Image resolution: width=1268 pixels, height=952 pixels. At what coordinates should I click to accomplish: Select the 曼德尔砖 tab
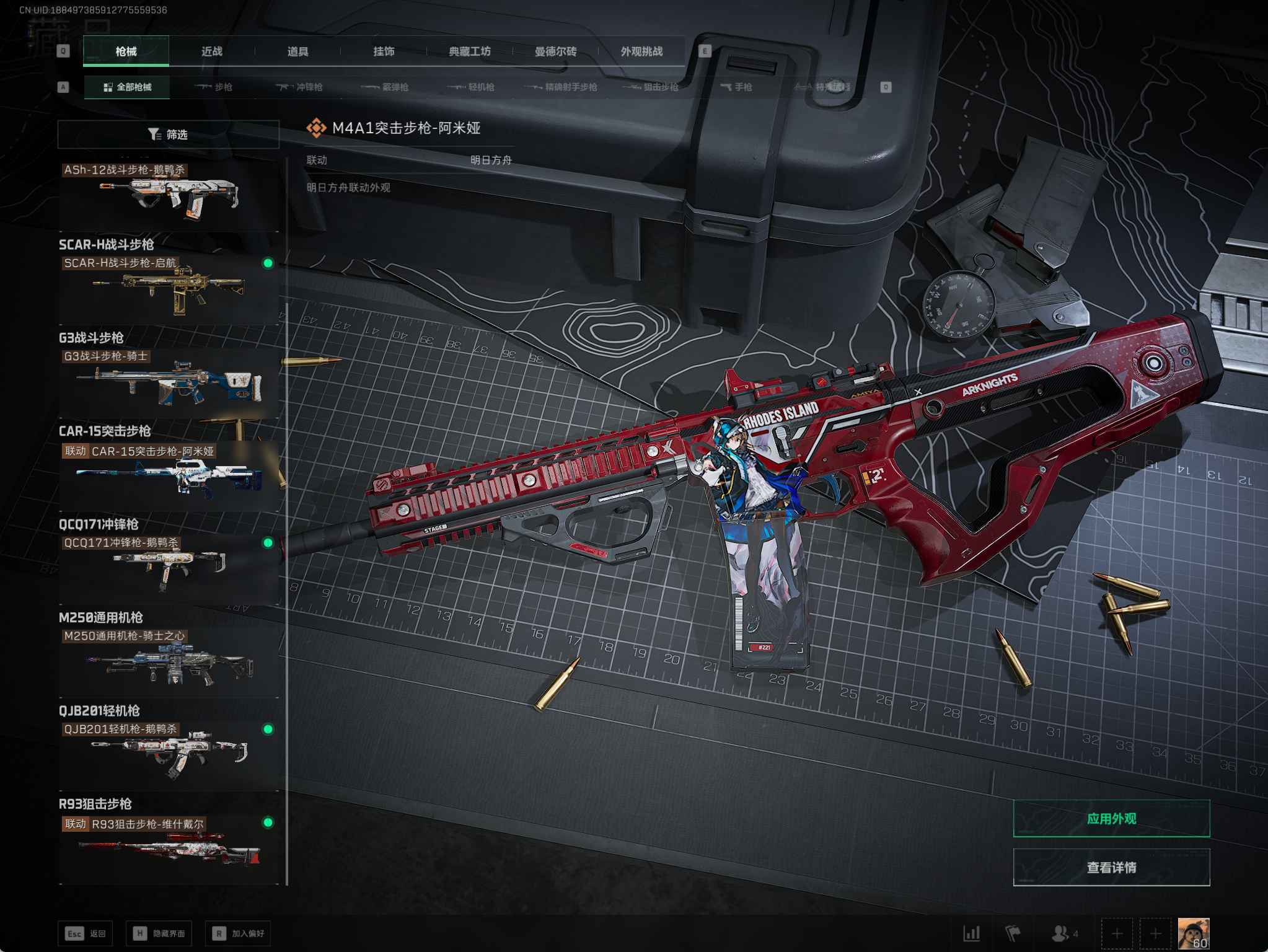tap(555, 51)
